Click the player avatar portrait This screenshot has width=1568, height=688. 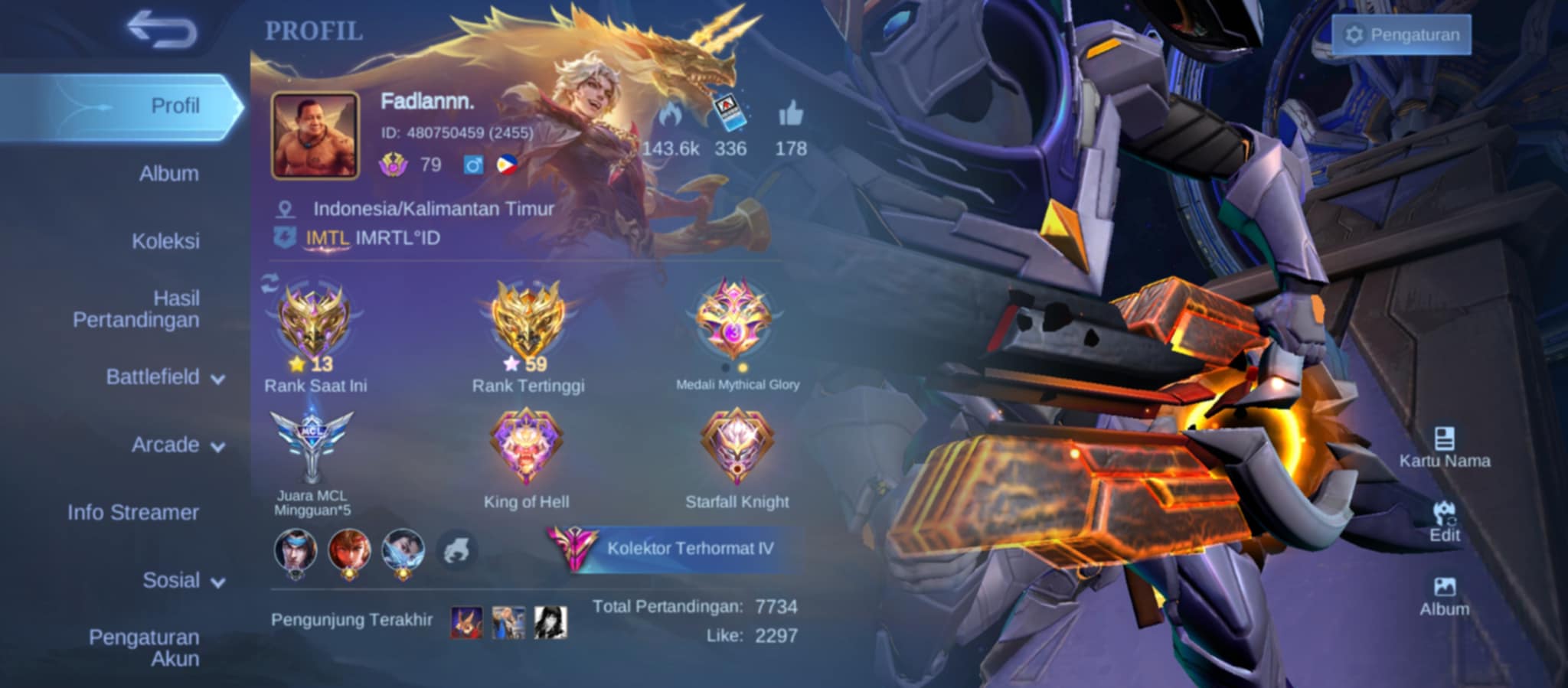pos(315,136)
